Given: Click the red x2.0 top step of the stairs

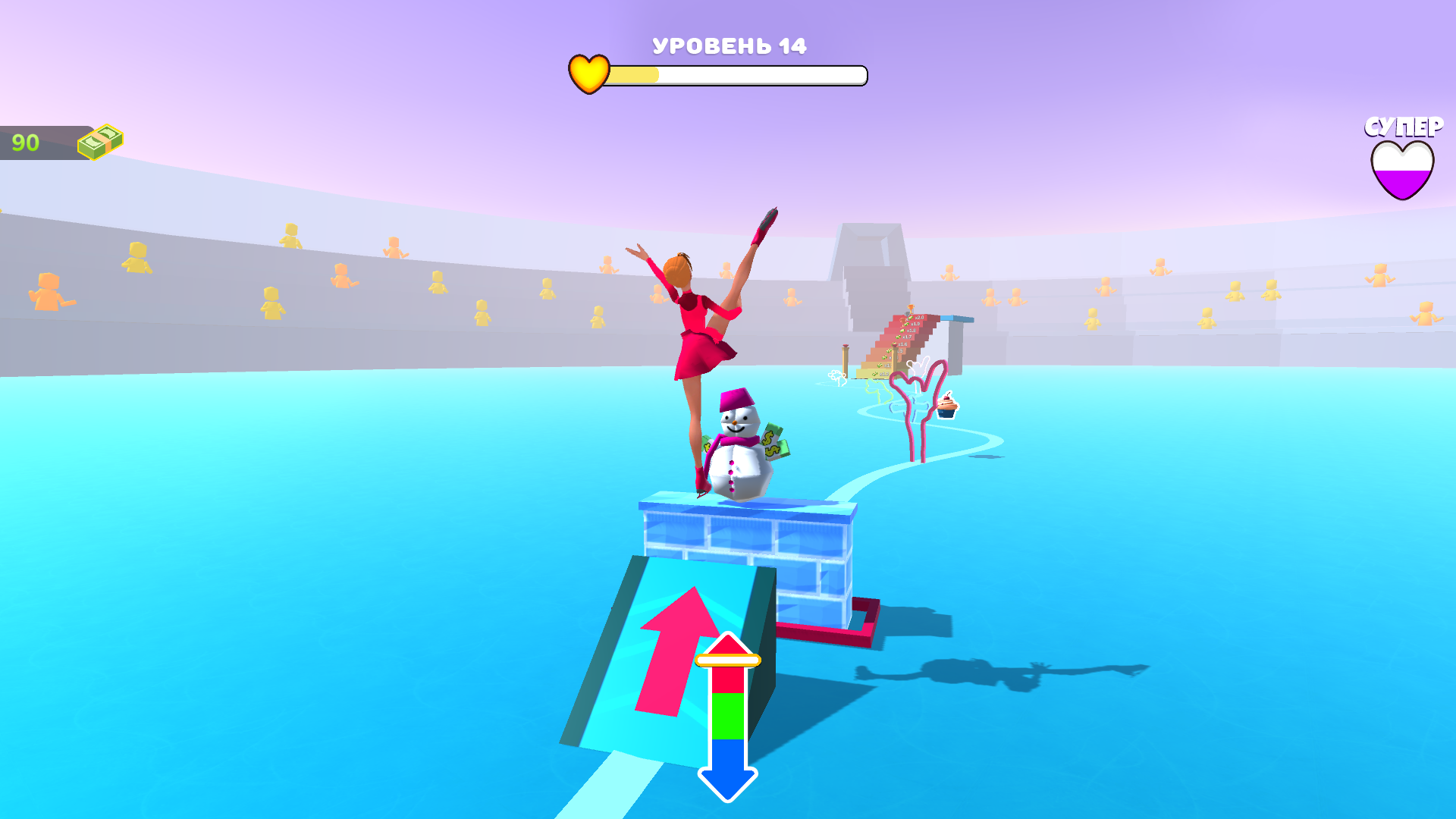Looking at the screenshot, I should (919, 318).
